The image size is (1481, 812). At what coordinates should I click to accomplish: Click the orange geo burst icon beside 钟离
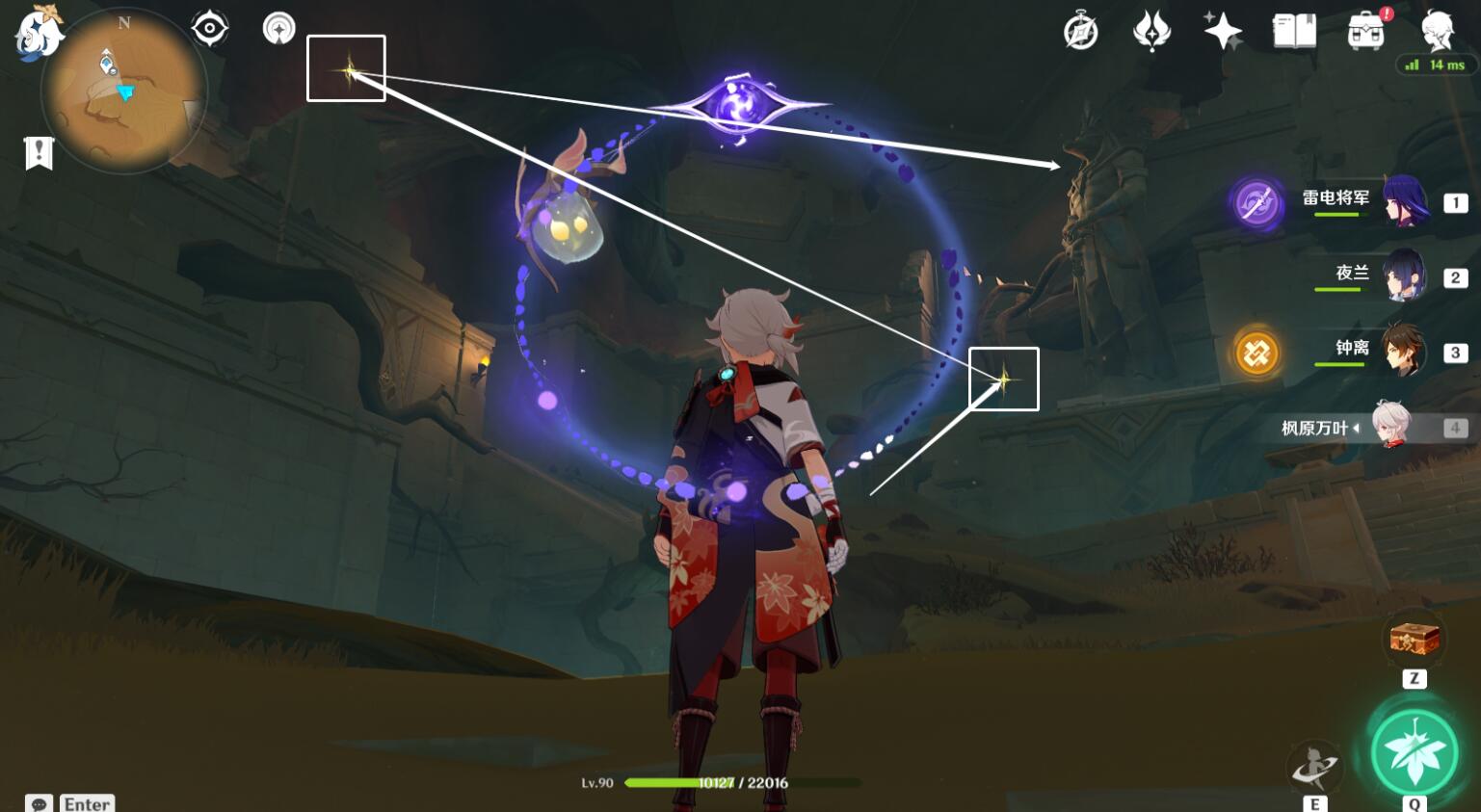tap(1256, 354)
